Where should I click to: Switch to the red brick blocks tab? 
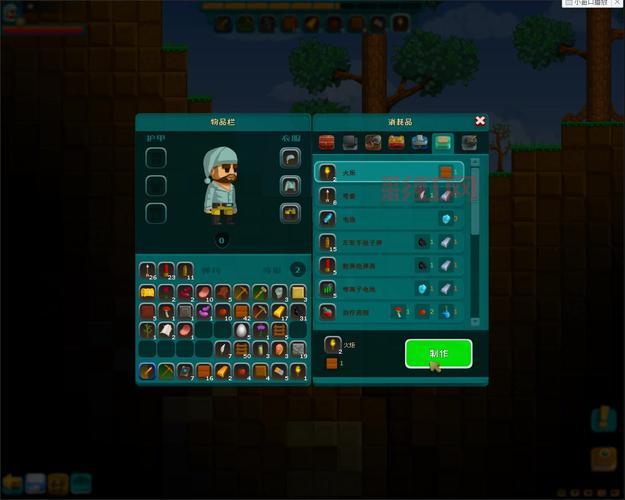[327, 143]
